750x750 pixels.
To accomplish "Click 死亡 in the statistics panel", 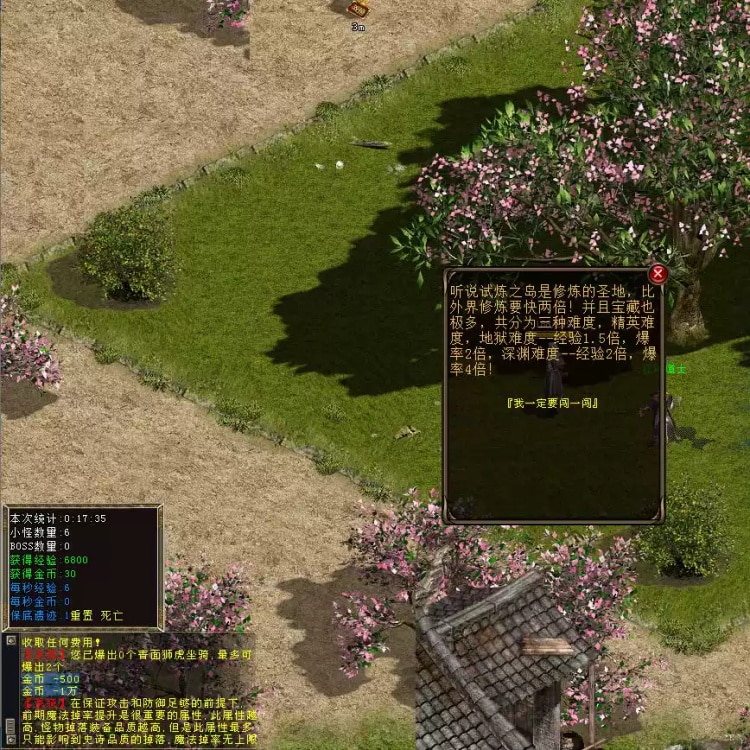I will pos(110,616).
